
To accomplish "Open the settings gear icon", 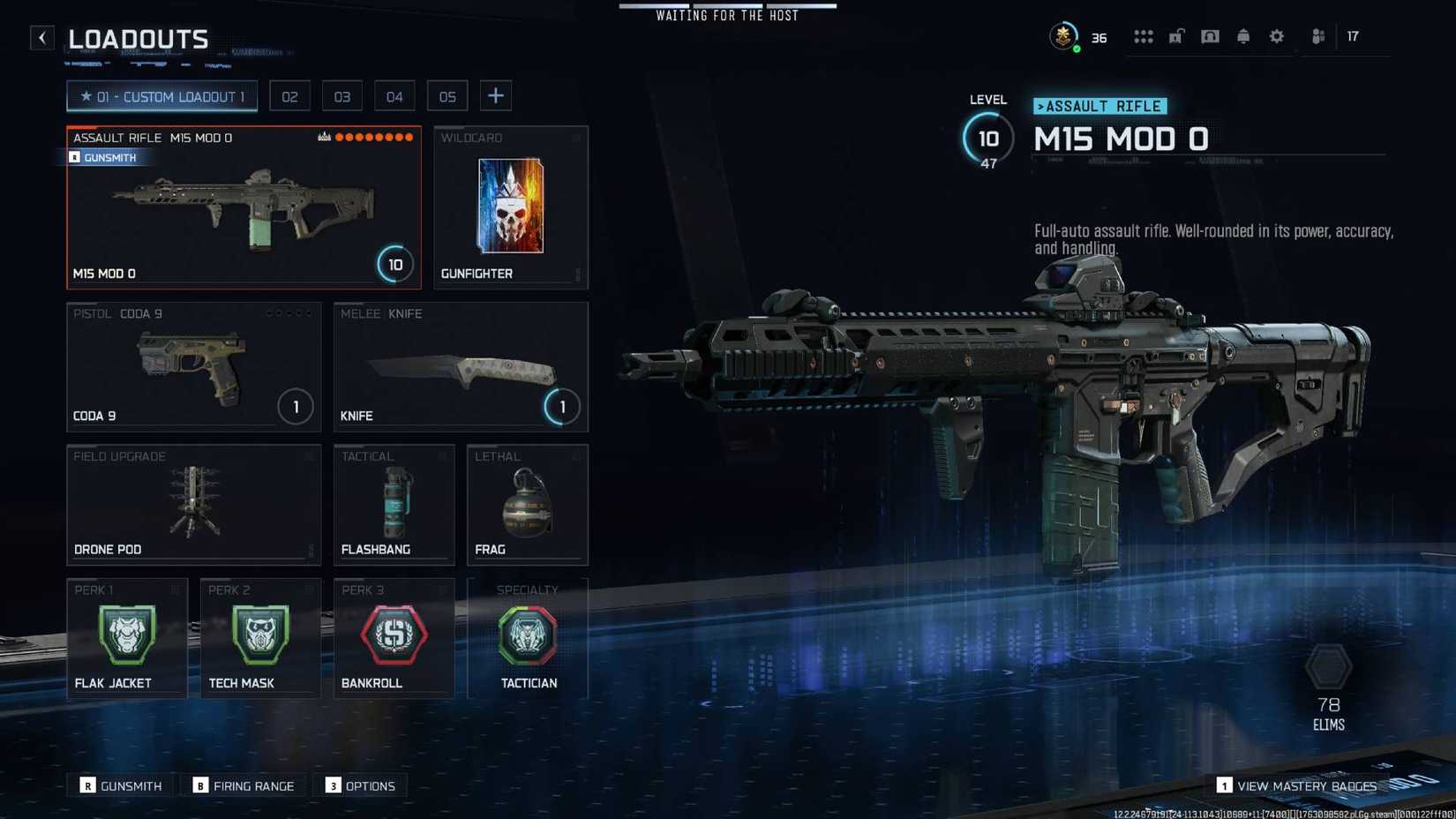I will coord(1276,36).
